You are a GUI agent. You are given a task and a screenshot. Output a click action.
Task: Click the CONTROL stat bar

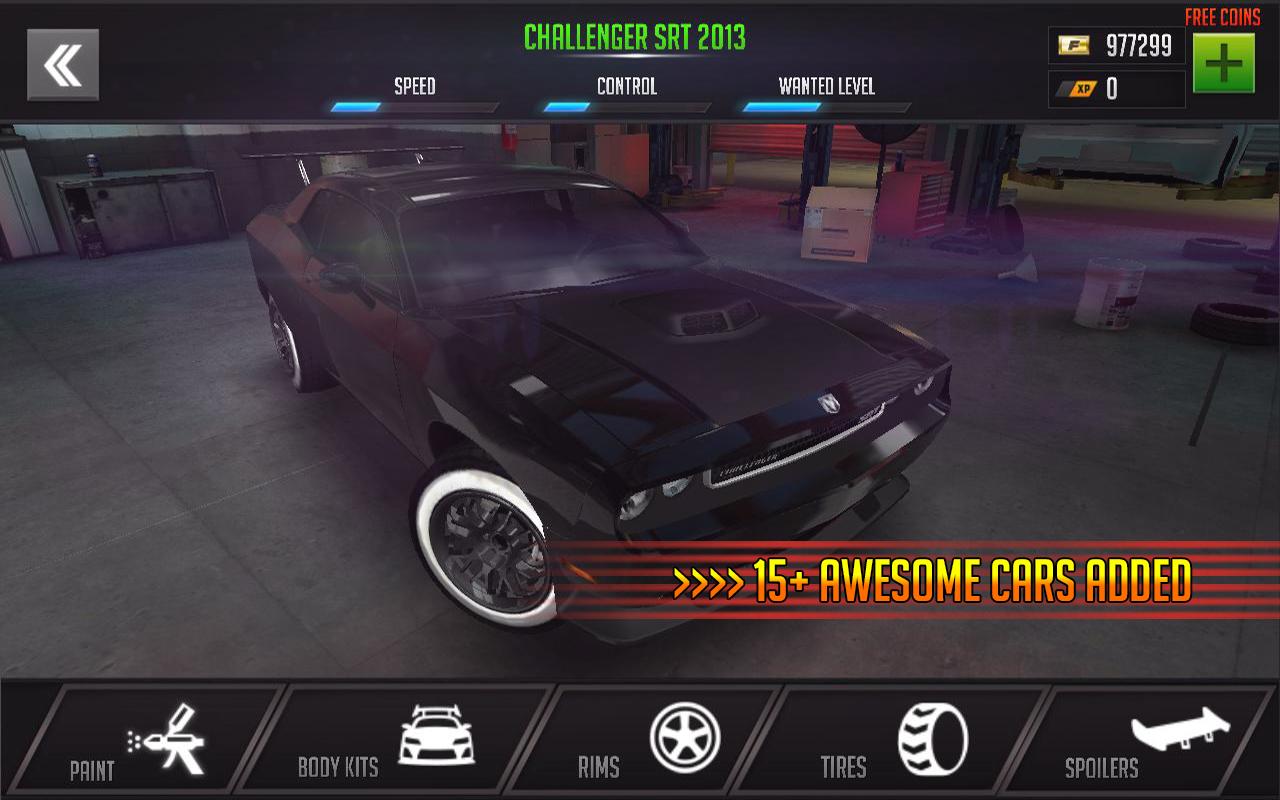coord(625,103)
